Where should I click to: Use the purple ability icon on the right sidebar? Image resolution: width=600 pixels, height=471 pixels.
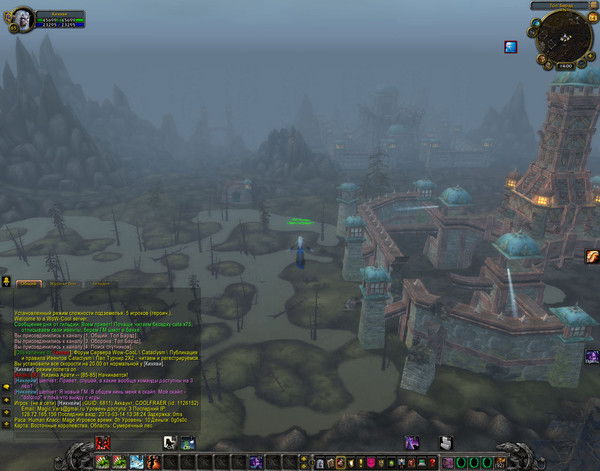[x=592, y=357]
